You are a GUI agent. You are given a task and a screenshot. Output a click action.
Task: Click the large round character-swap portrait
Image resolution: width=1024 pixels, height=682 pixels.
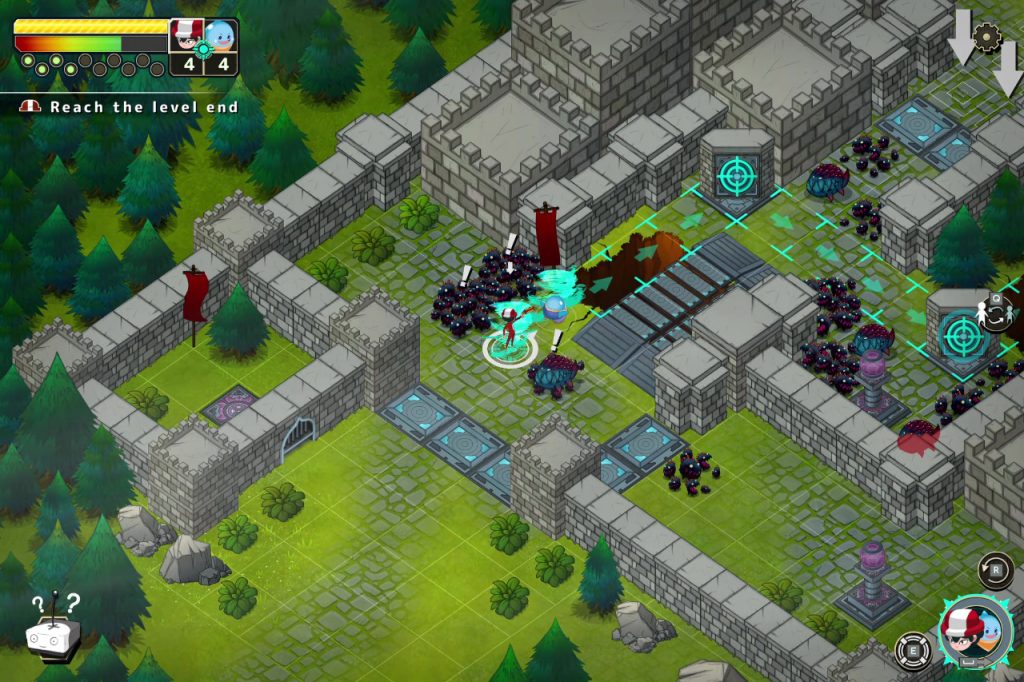975,633
